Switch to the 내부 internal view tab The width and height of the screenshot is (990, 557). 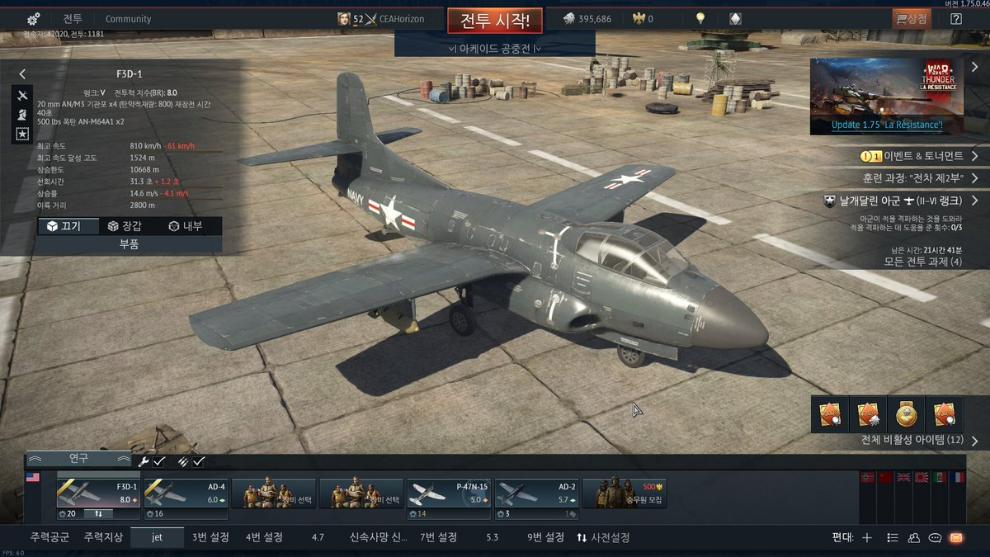click(x=185, y=226)
